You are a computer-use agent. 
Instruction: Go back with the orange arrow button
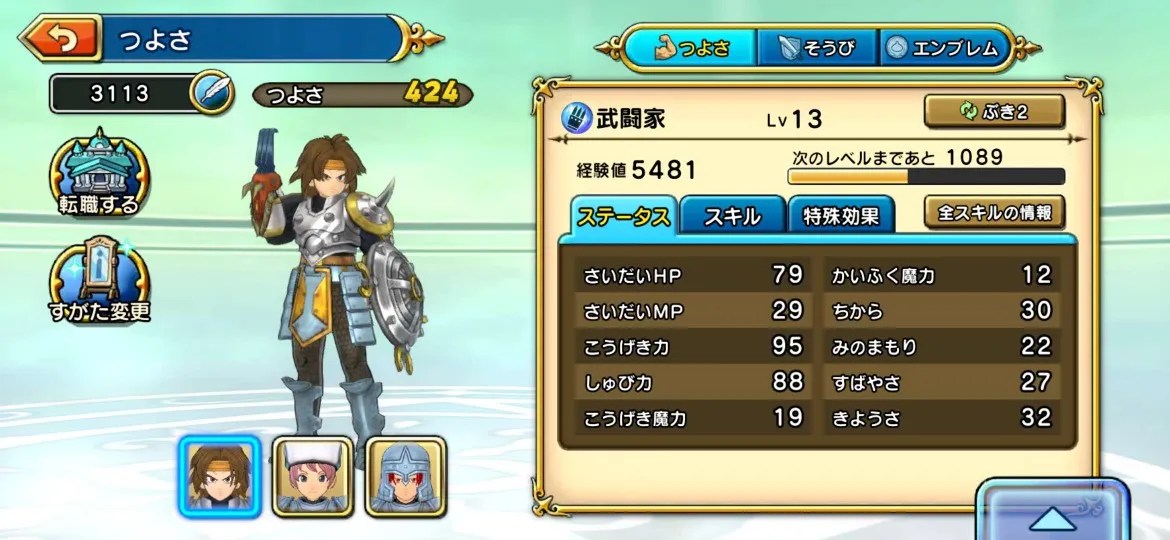tap(60, 39)
